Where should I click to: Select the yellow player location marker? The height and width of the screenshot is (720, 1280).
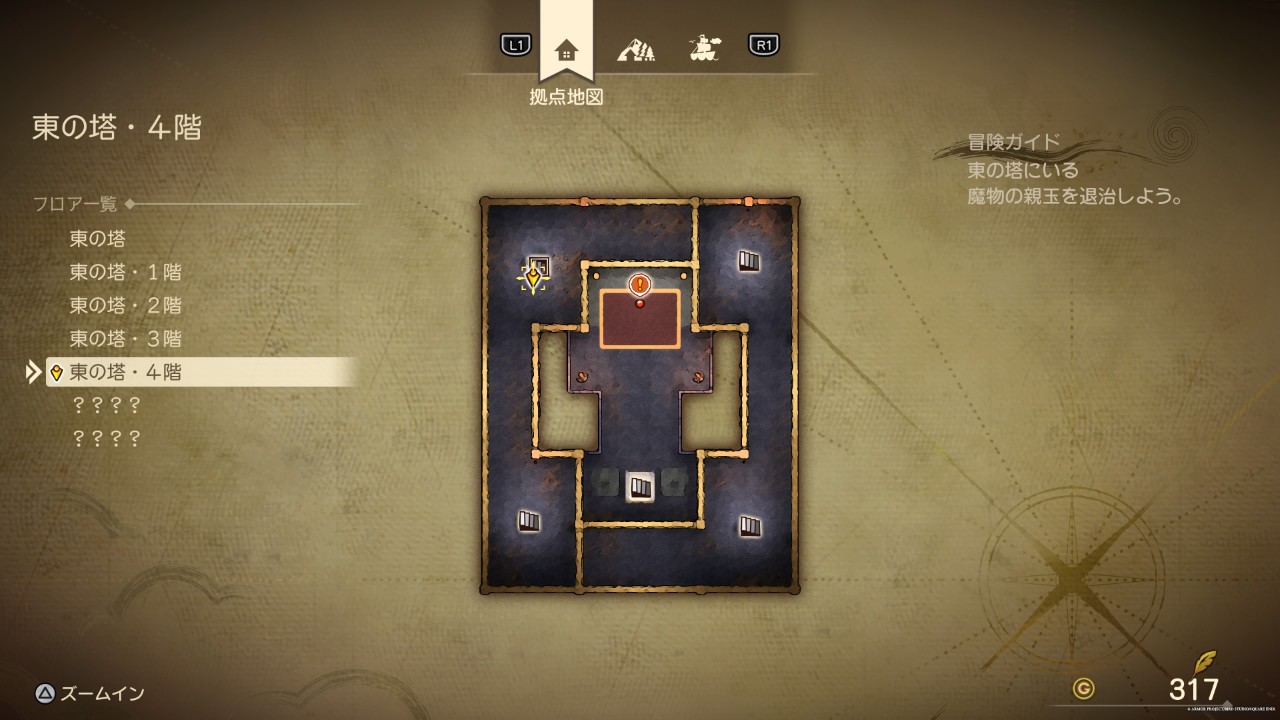(534, 278)
